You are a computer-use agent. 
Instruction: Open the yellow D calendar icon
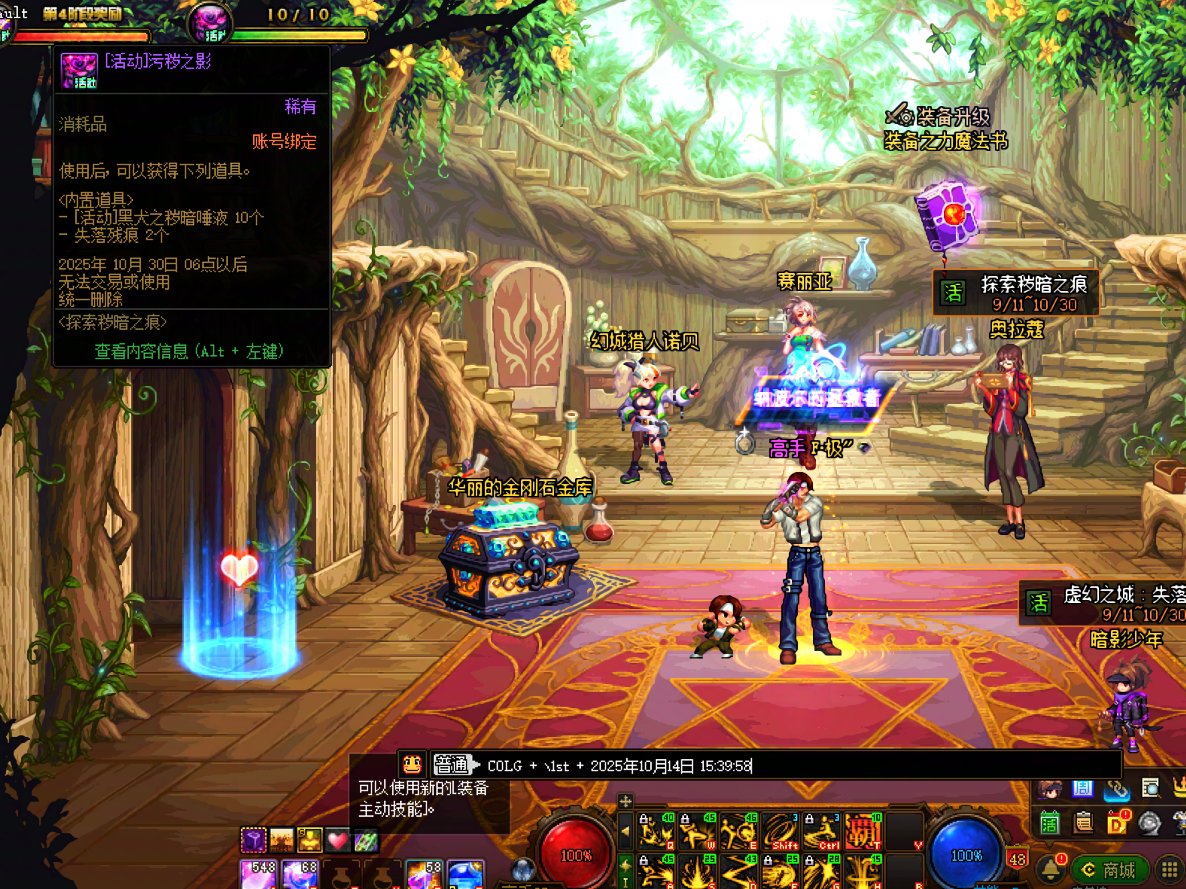[1117, 823]
